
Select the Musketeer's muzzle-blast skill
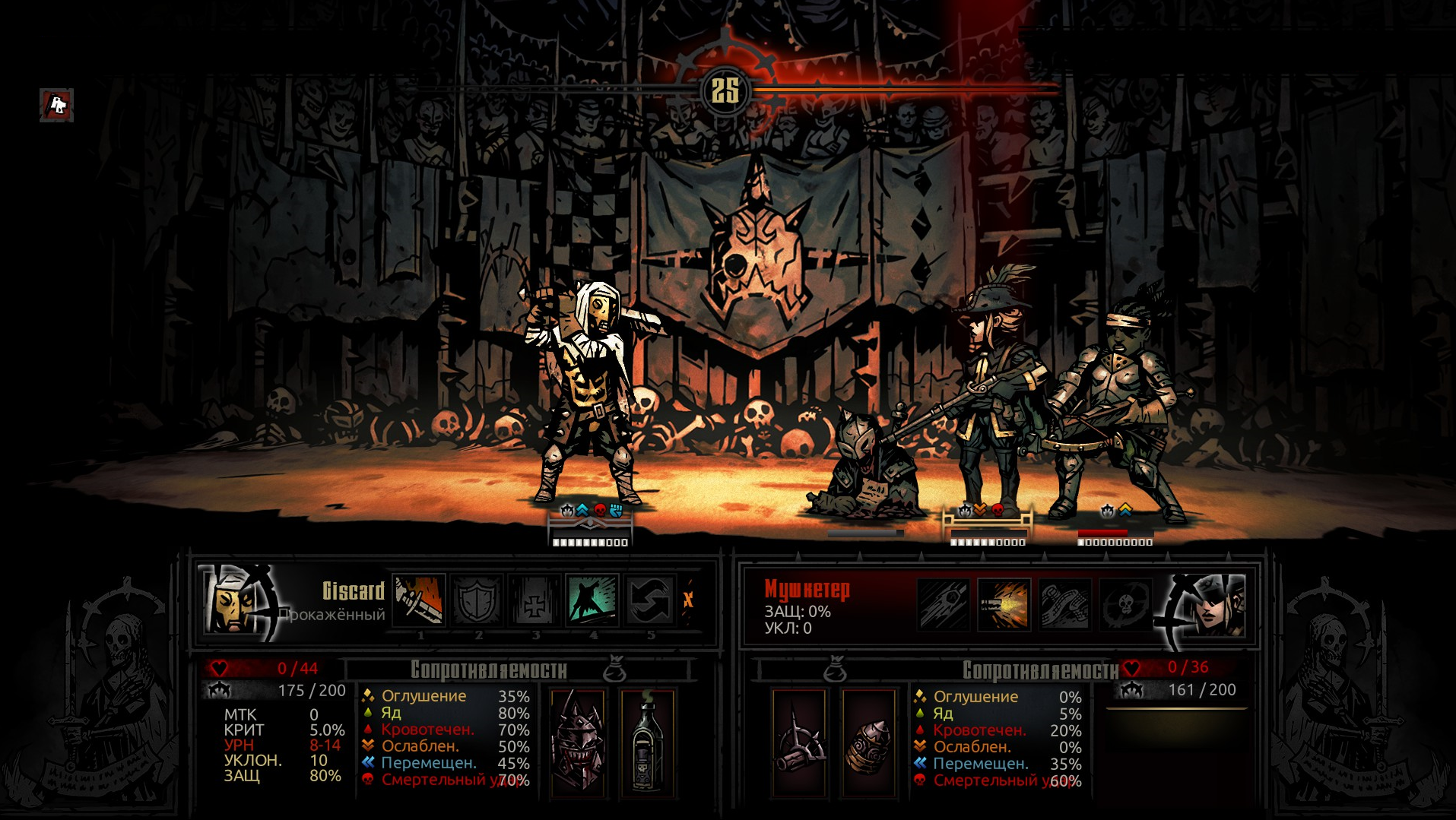pos(1004,605)
